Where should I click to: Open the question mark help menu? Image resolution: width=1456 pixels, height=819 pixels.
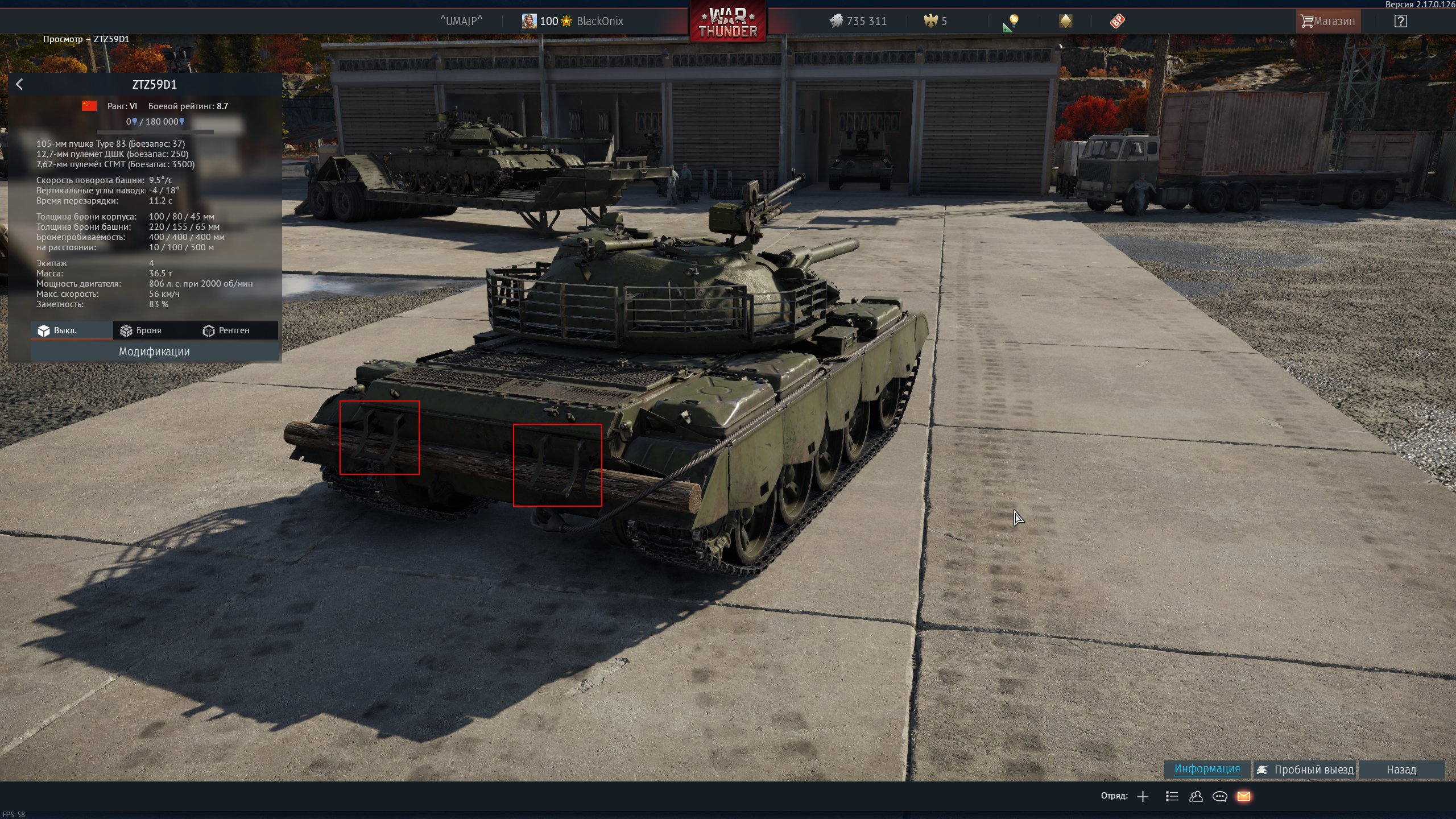click(x=1400, y=22)
